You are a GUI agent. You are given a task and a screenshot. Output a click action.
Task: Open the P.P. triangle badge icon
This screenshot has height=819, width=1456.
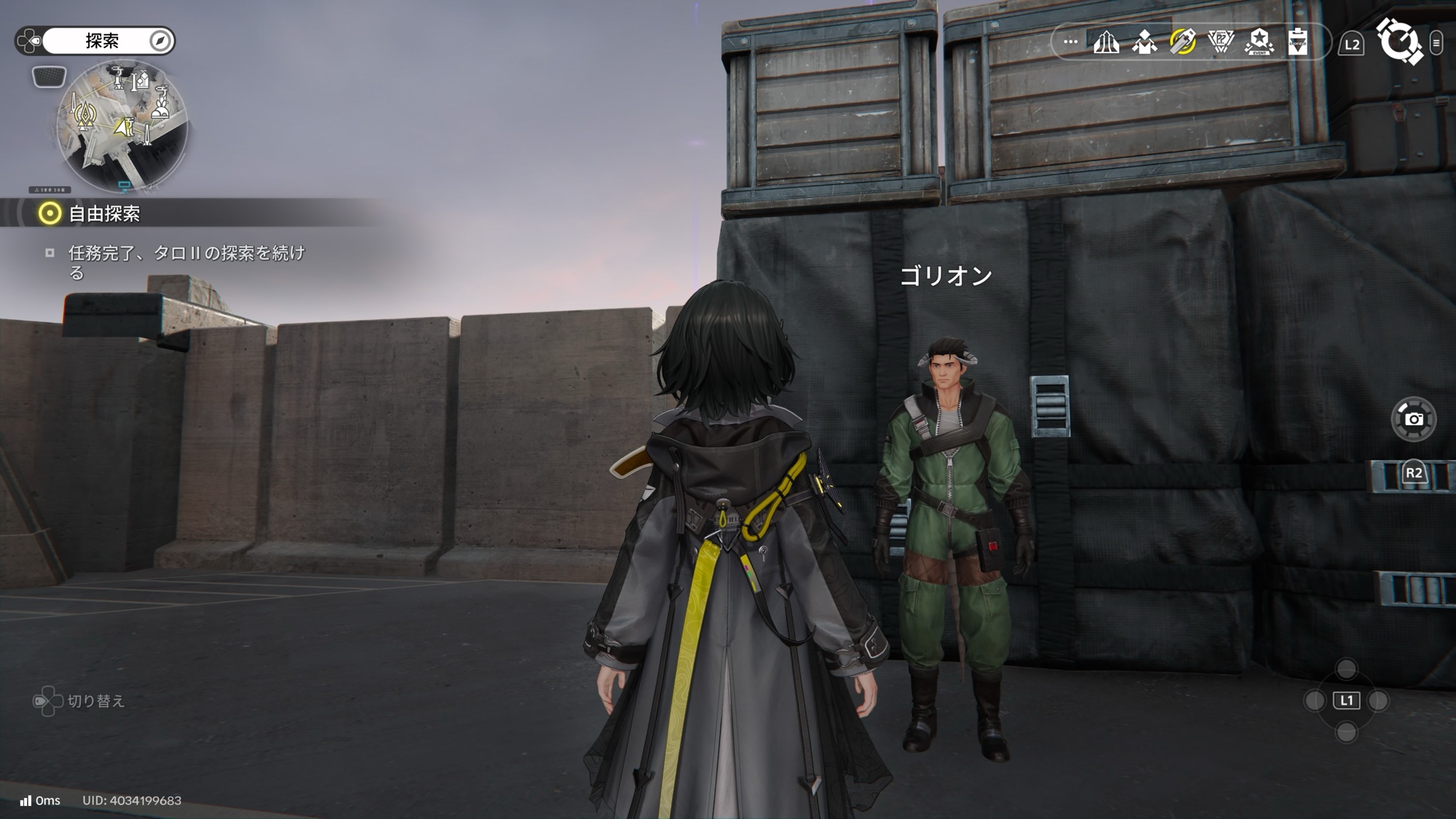(1221, 42)
